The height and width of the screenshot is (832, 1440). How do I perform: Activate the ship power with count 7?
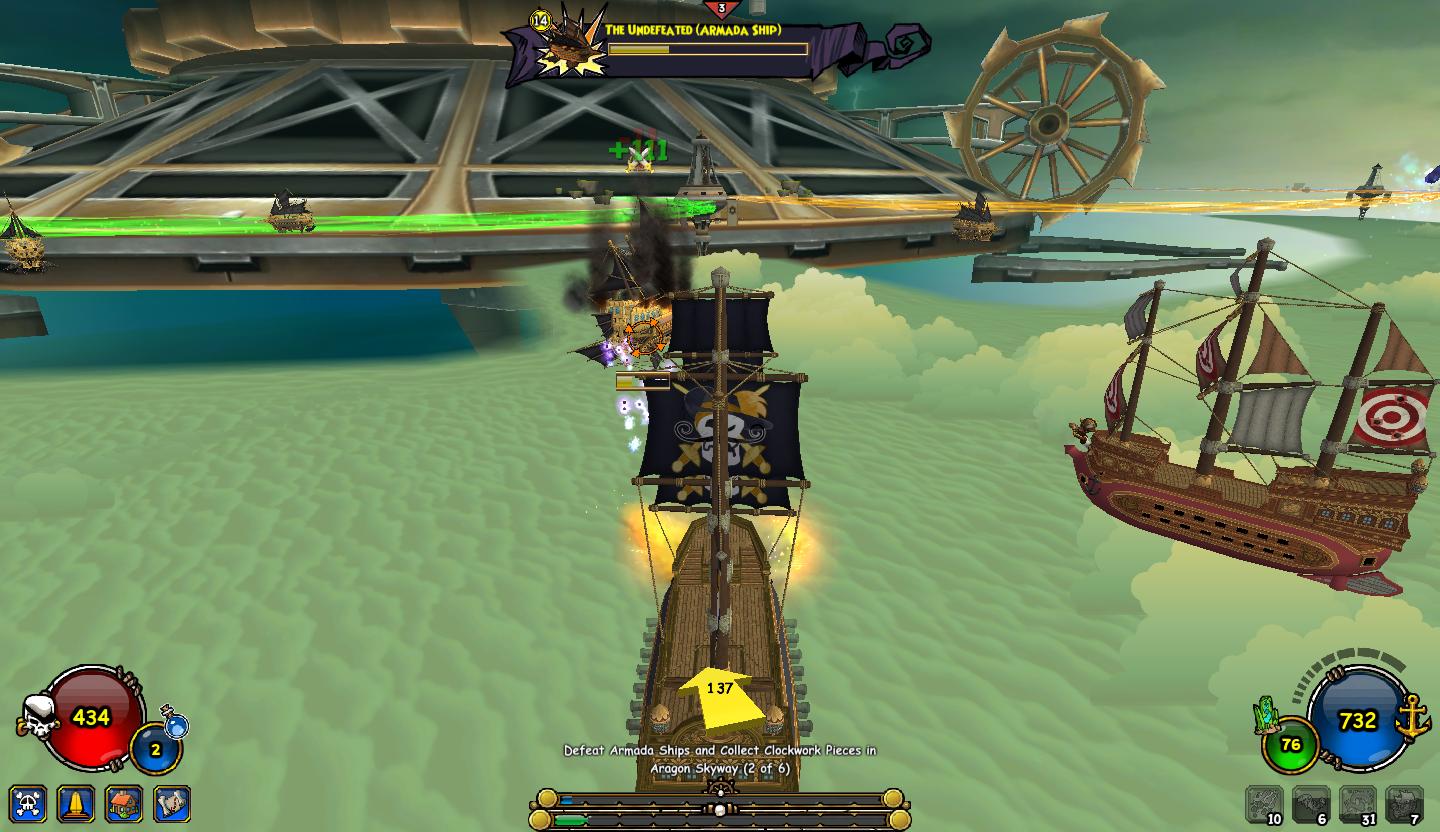point(1404,804)
